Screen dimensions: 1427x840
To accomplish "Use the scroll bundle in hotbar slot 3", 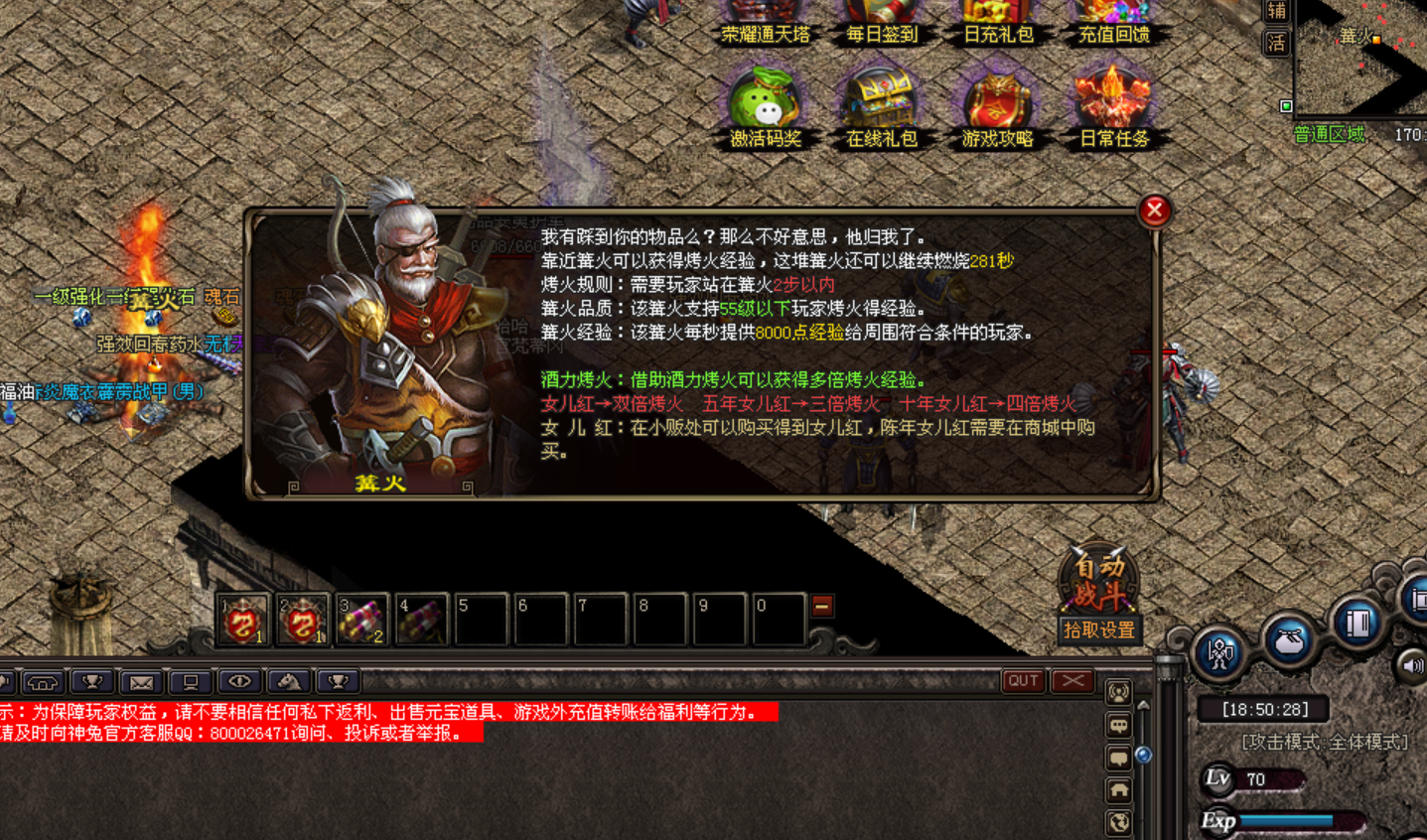I will pos(362,620).
